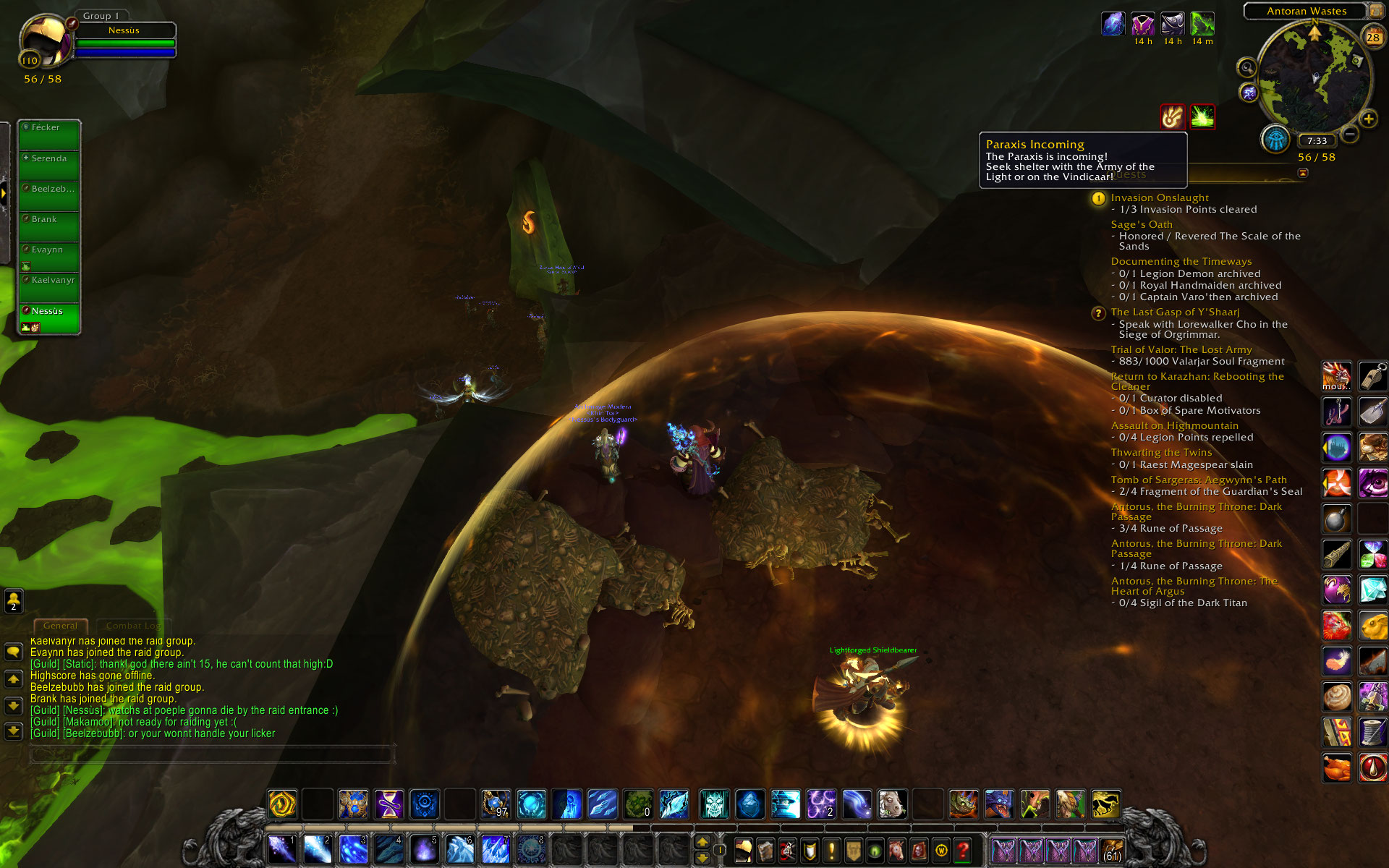Zoom out the minimap with the minus button
This screenshot has width=1389, height=868.
(1350, 134)
